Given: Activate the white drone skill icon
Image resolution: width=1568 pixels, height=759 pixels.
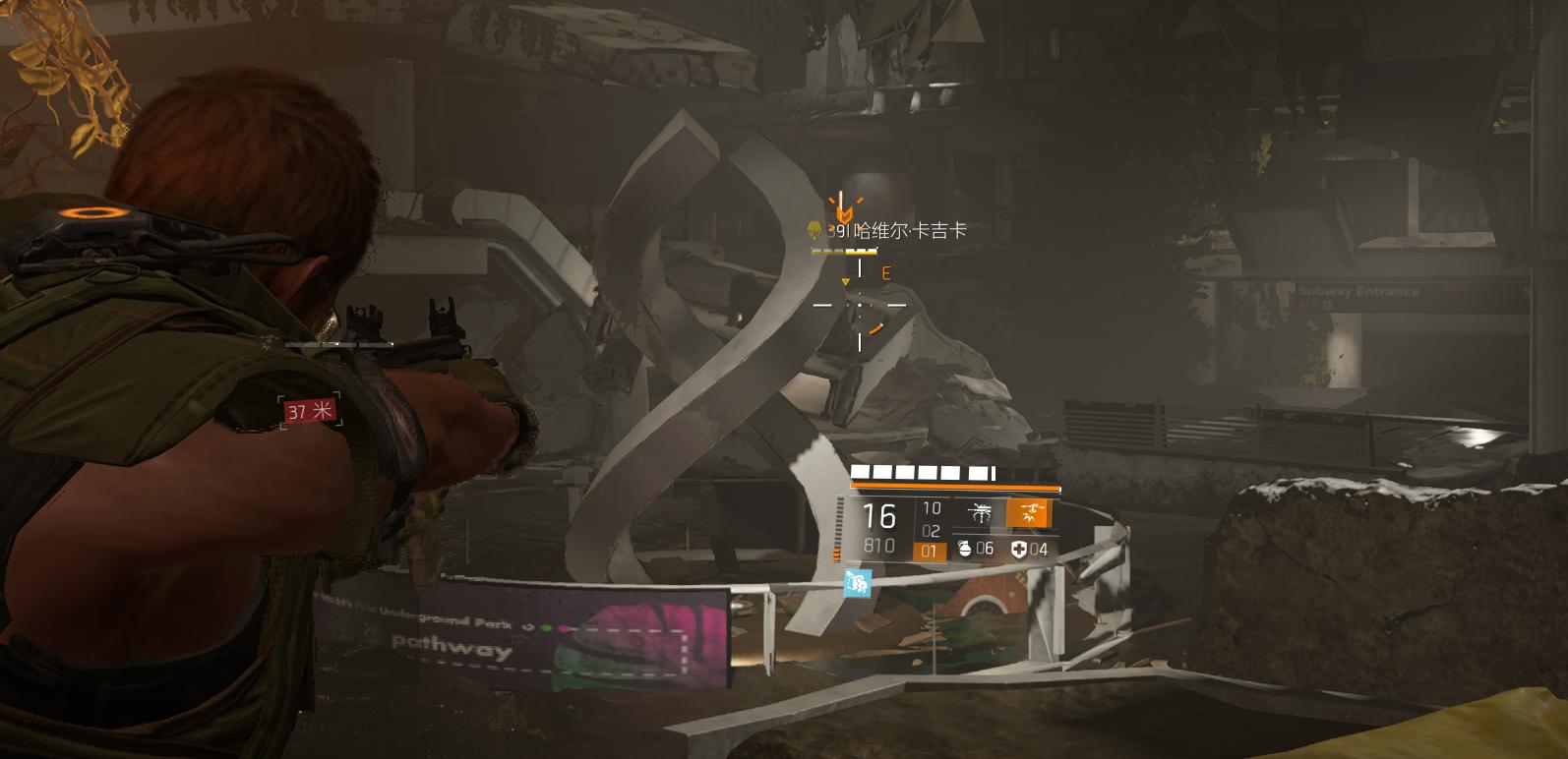Looking at the screenshot, I should click(980, 513).
